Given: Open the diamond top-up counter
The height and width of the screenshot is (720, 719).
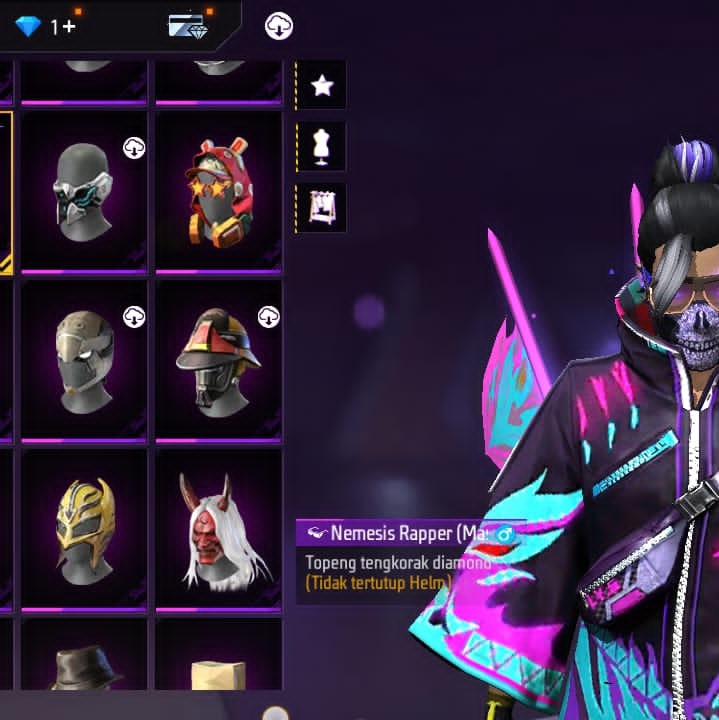Looking at the screenshot, I should tap(45, 26).
